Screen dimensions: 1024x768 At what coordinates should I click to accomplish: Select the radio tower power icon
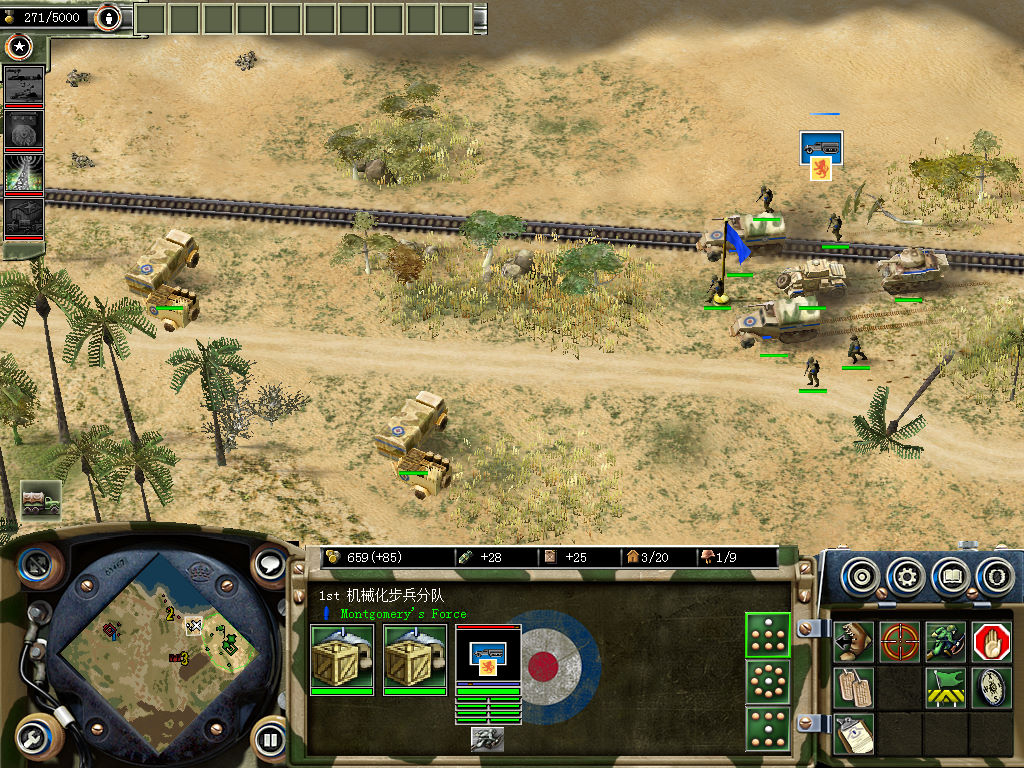click(x=24, y=173)
